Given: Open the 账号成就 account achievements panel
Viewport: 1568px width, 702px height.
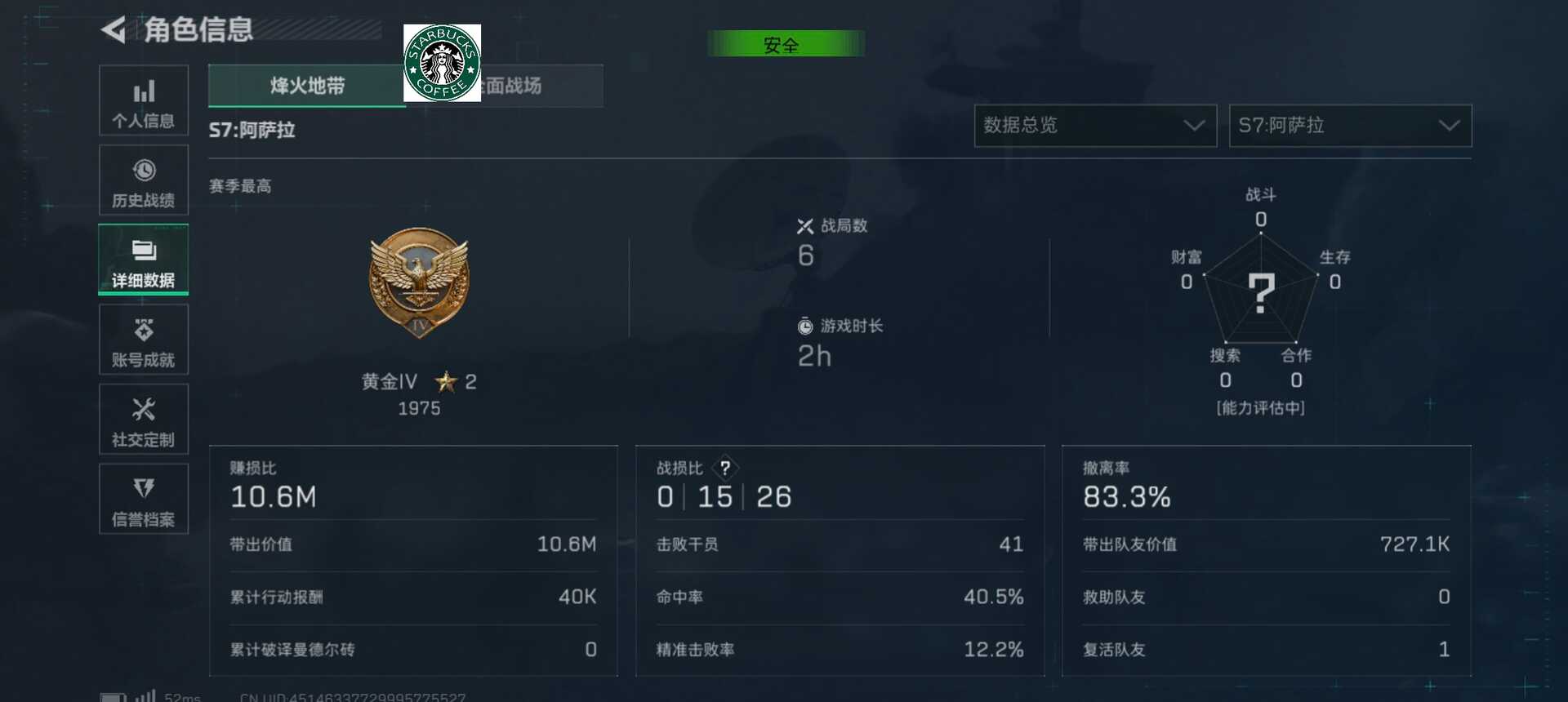Looking at the screenshot, I should click(x=144, y=340).
